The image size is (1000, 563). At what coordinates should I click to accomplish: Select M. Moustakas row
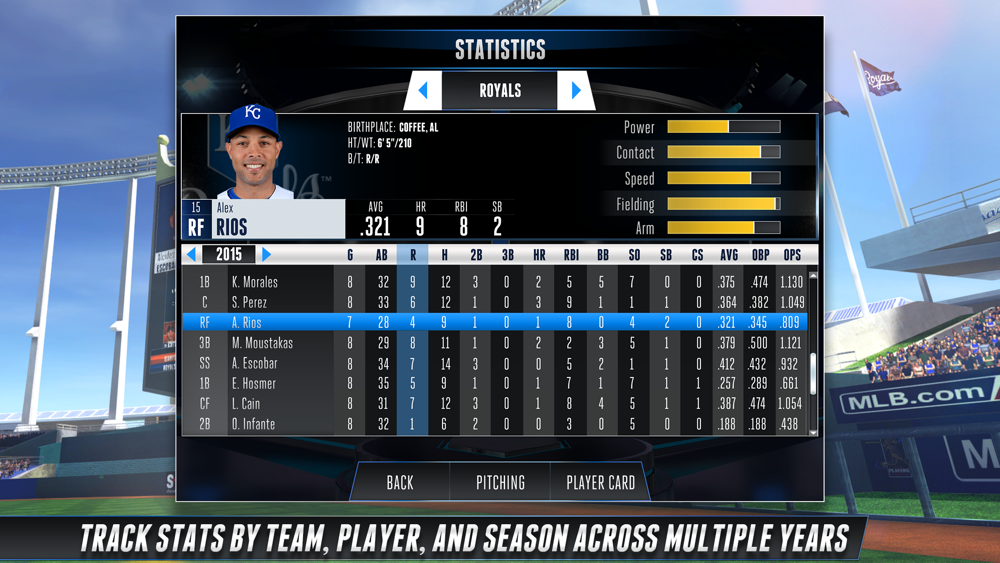[260, 343]
